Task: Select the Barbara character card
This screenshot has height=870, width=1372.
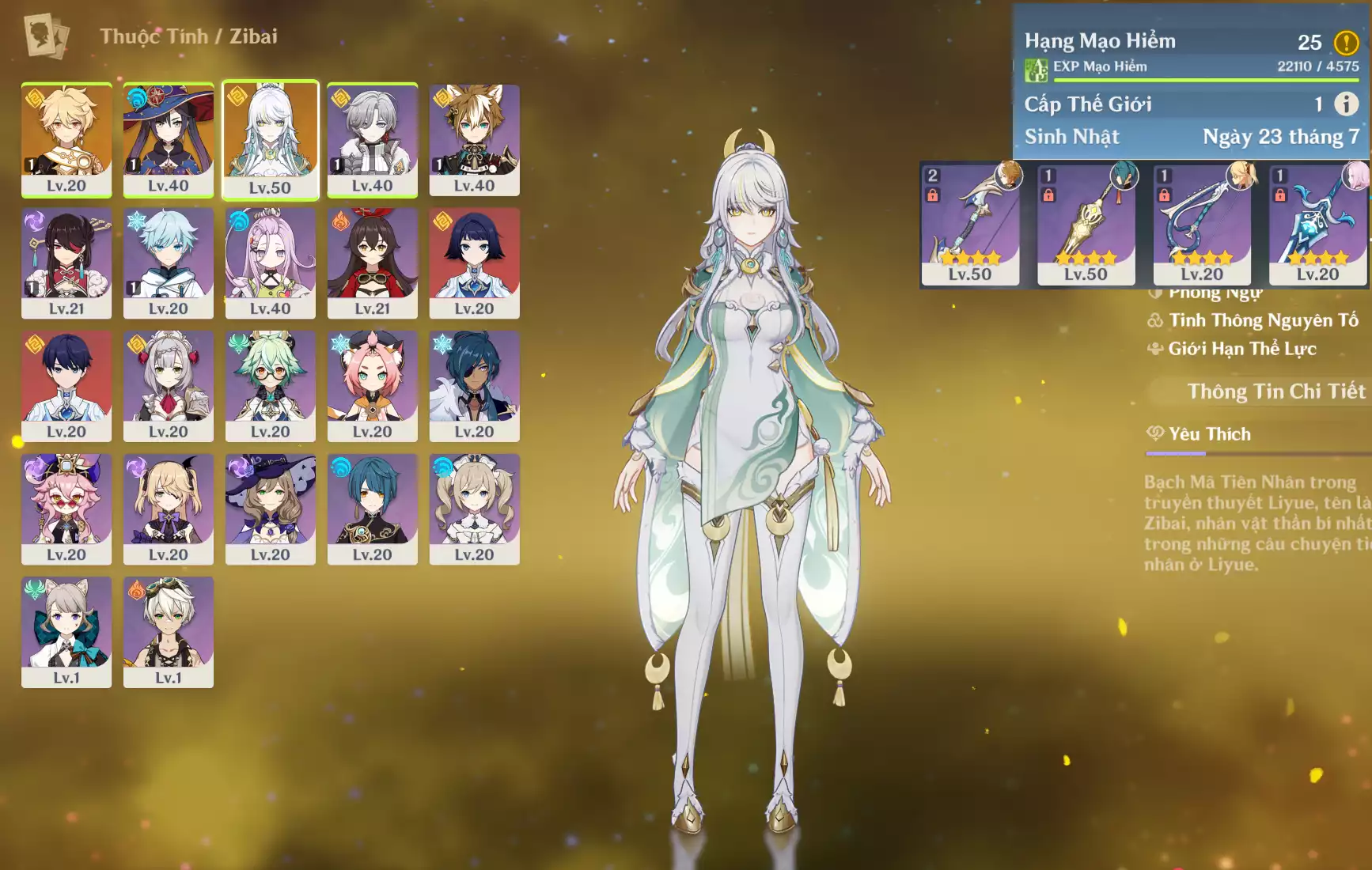Action: pos(474,509)
